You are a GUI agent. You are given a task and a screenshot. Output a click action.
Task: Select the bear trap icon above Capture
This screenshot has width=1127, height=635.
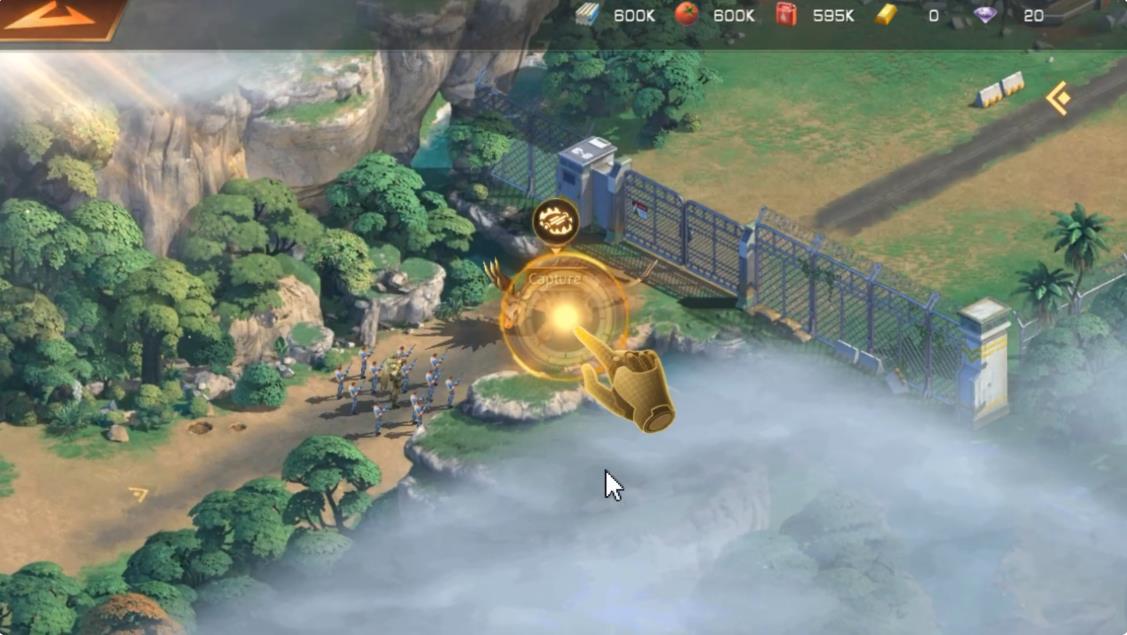tap(556, 220)
